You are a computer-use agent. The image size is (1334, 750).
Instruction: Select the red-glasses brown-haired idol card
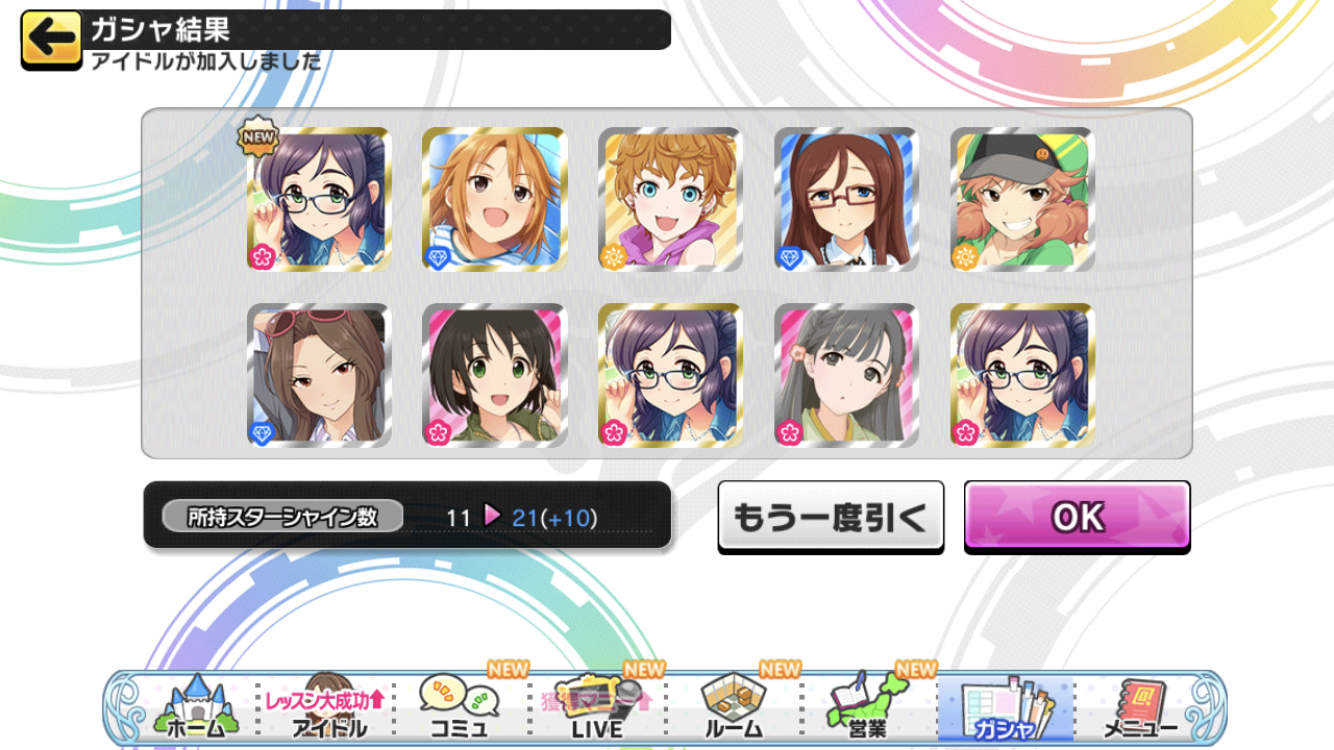(846, 200)
